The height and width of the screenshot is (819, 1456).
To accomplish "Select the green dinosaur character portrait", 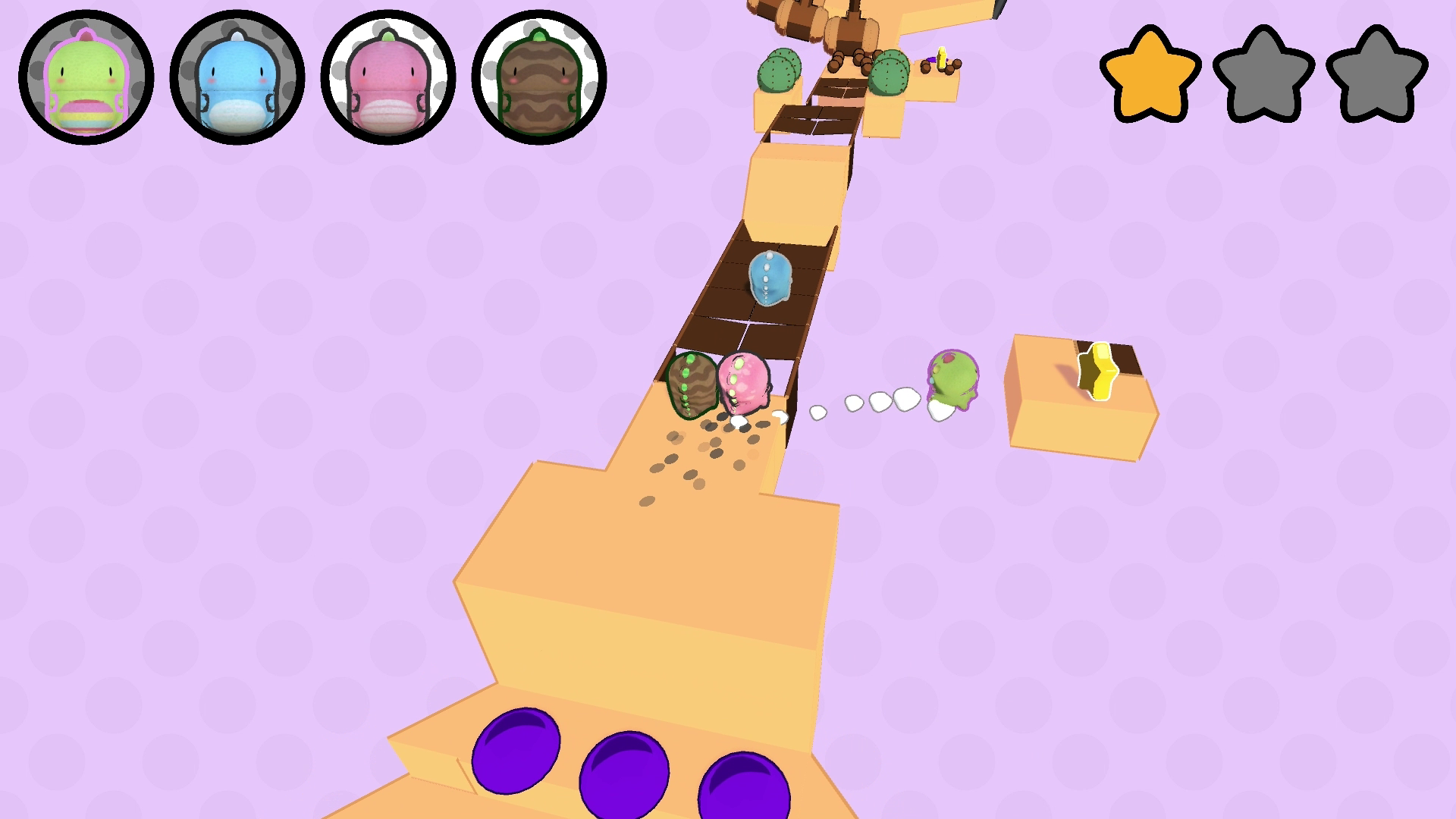I will pyautogui.click(x=86, y=77).
